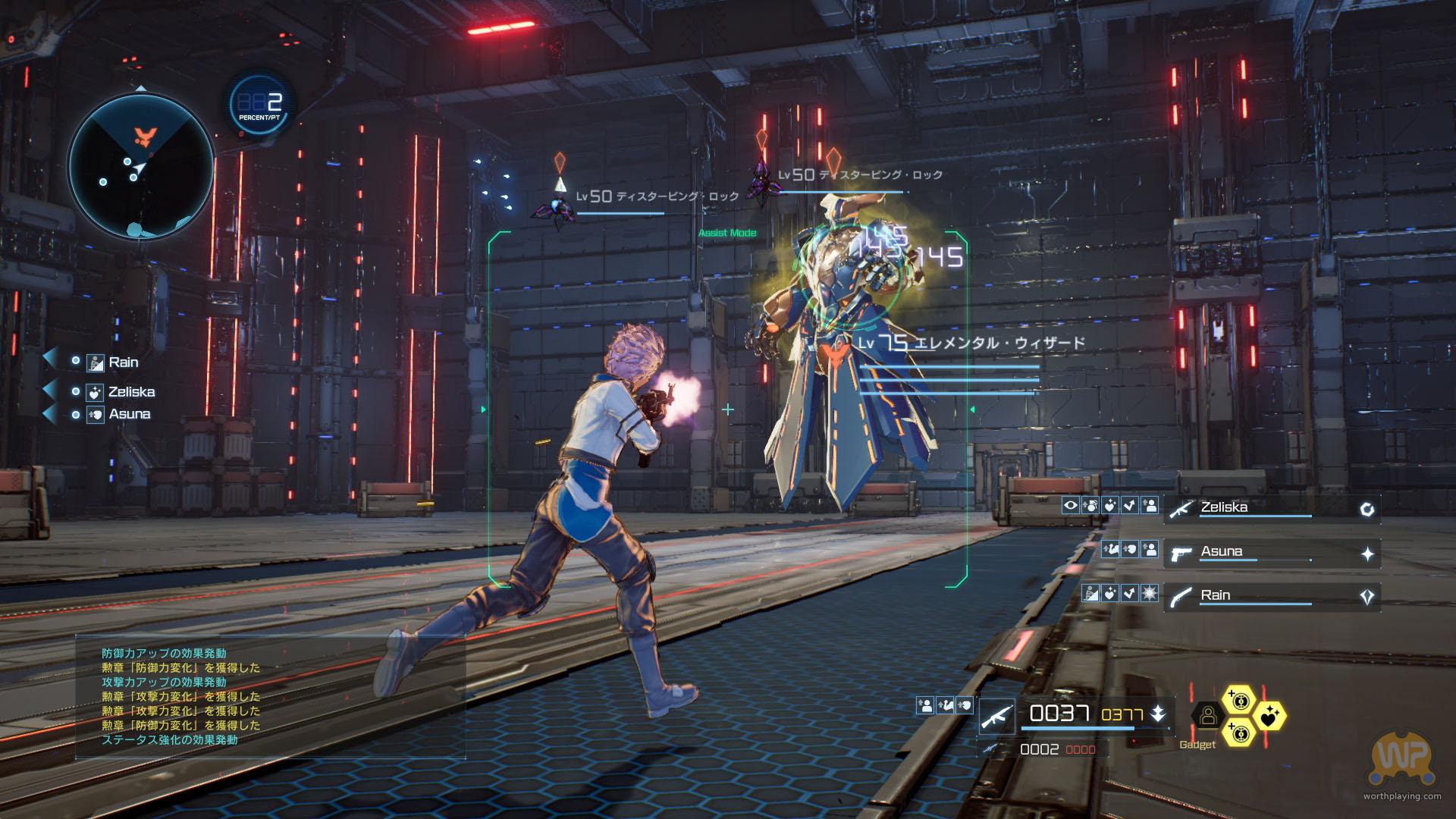Select Asuna's pistol party status panel

[x=1271, y=554]
